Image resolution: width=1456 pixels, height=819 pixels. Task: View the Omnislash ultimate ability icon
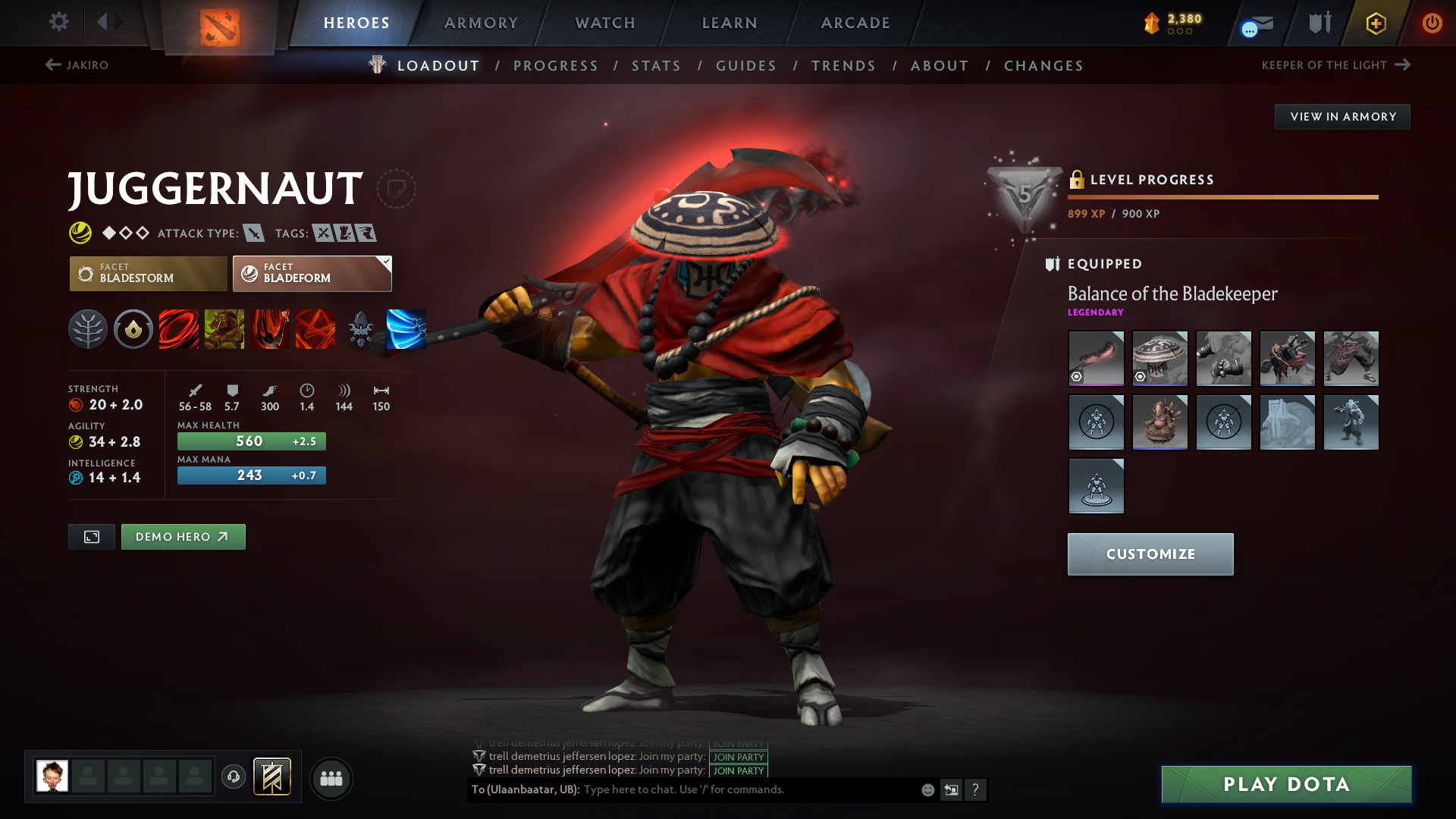[315, 329]
